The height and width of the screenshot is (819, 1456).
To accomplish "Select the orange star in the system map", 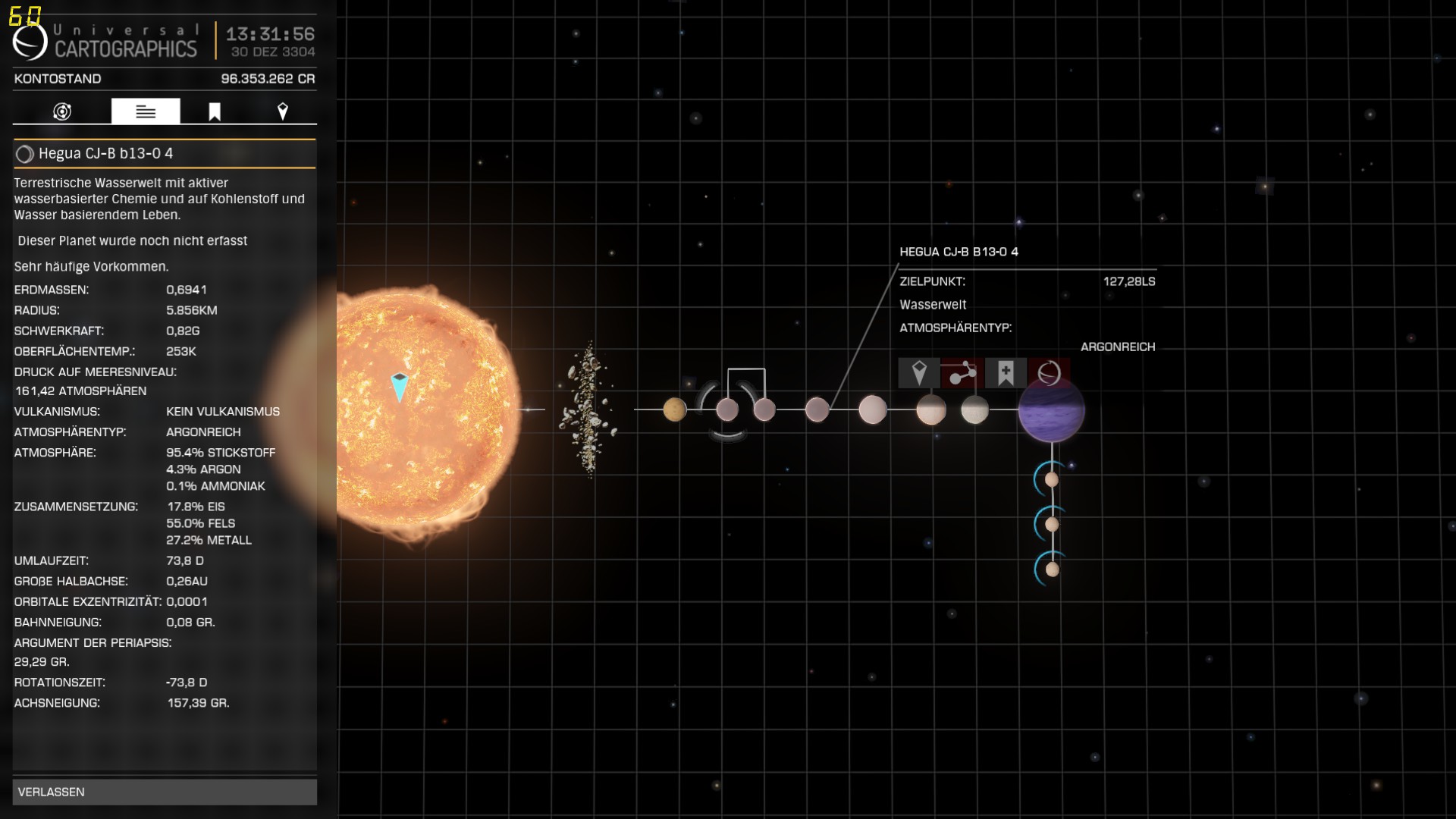I will click(x=425, y=409).
